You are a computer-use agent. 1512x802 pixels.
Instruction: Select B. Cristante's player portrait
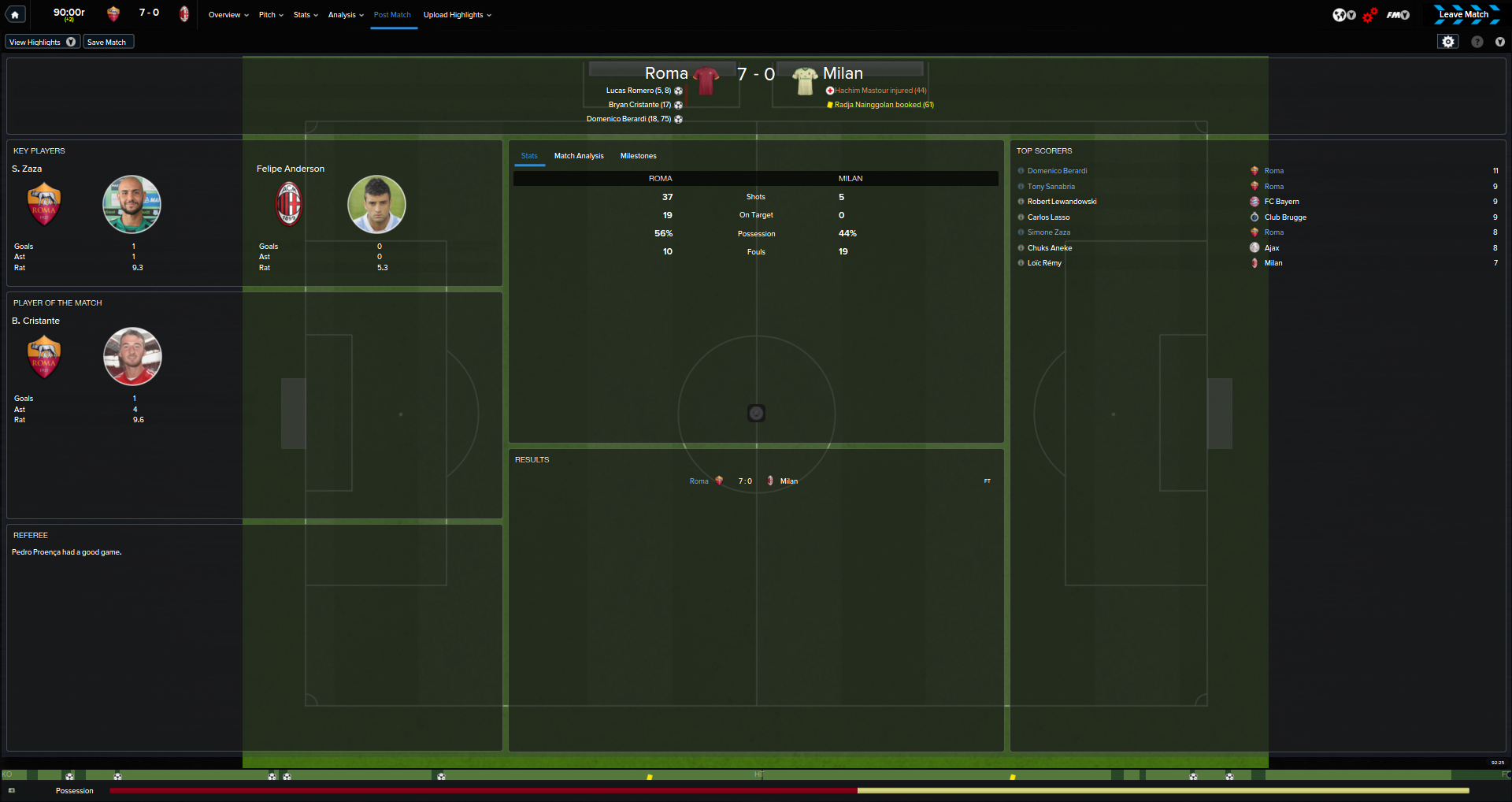coord(132,356)
